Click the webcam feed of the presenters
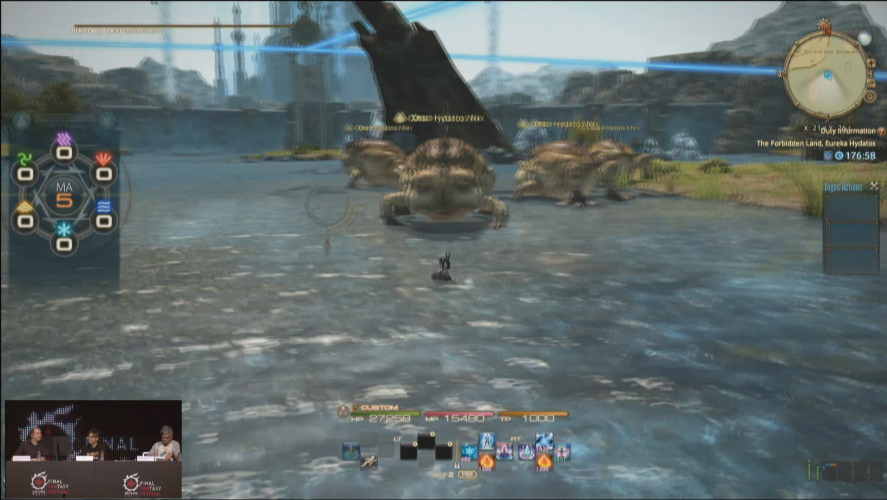 pyautogui.click(x=93, y=433)
